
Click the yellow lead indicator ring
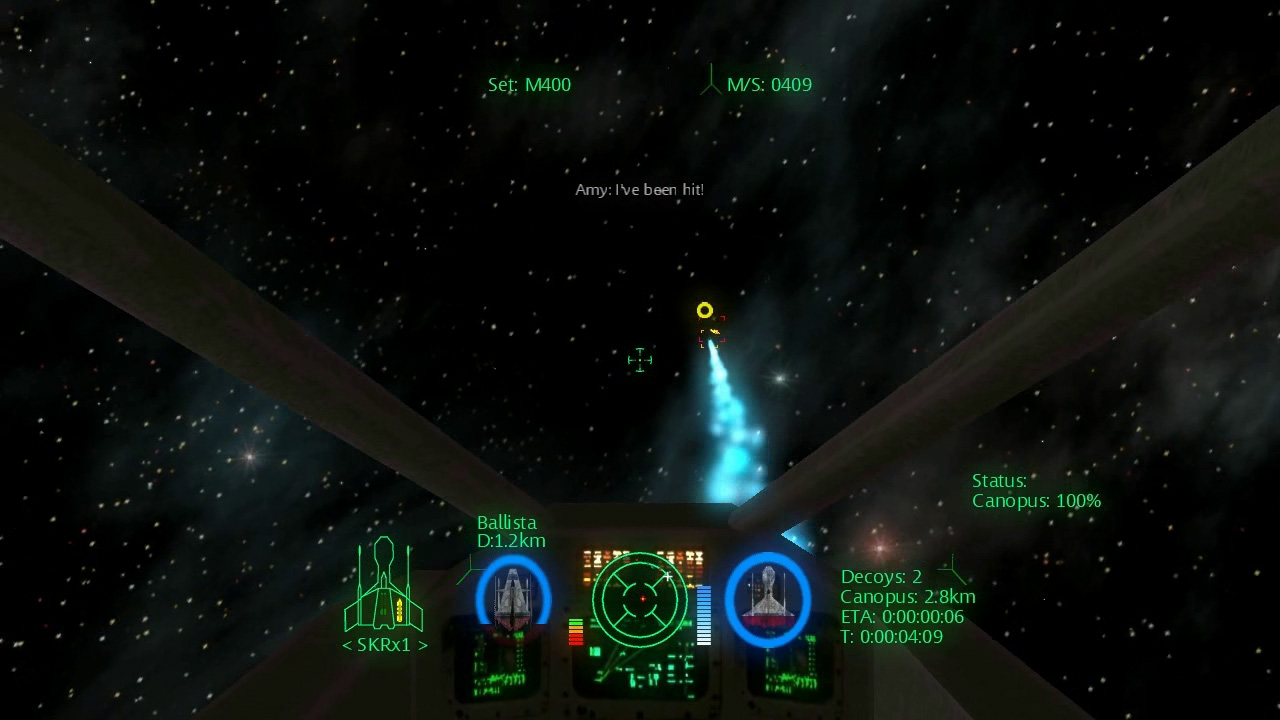(705, 310)
